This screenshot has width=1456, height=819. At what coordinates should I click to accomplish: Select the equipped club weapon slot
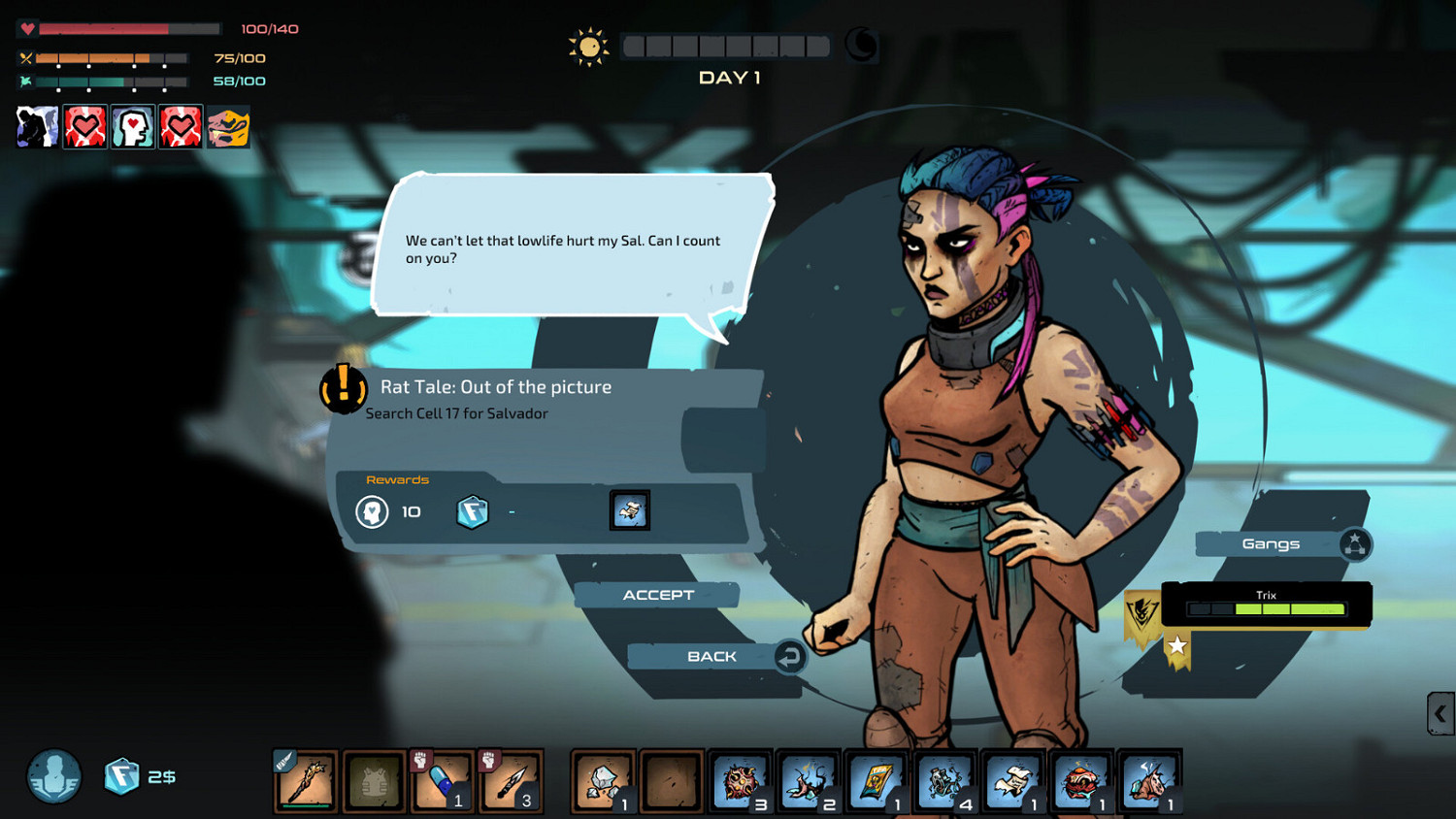[x=306, y=781]
